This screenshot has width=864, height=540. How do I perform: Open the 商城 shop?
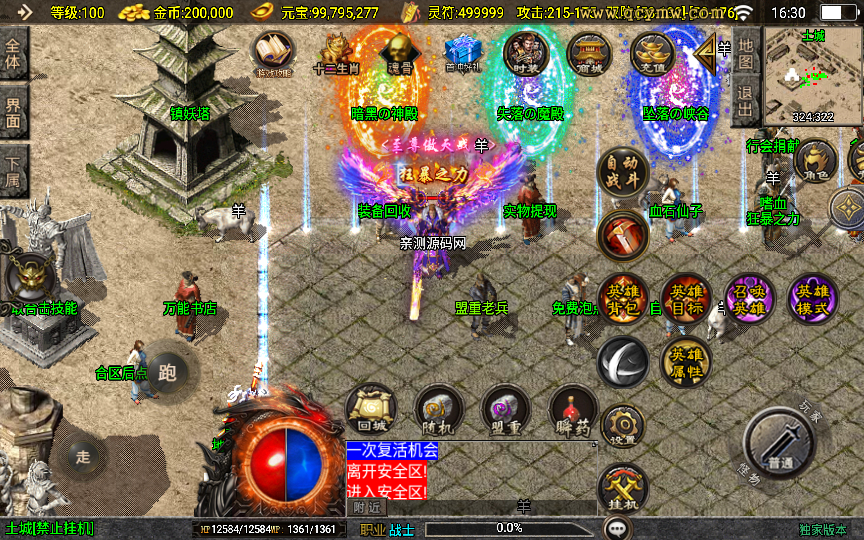pos(589,53)
